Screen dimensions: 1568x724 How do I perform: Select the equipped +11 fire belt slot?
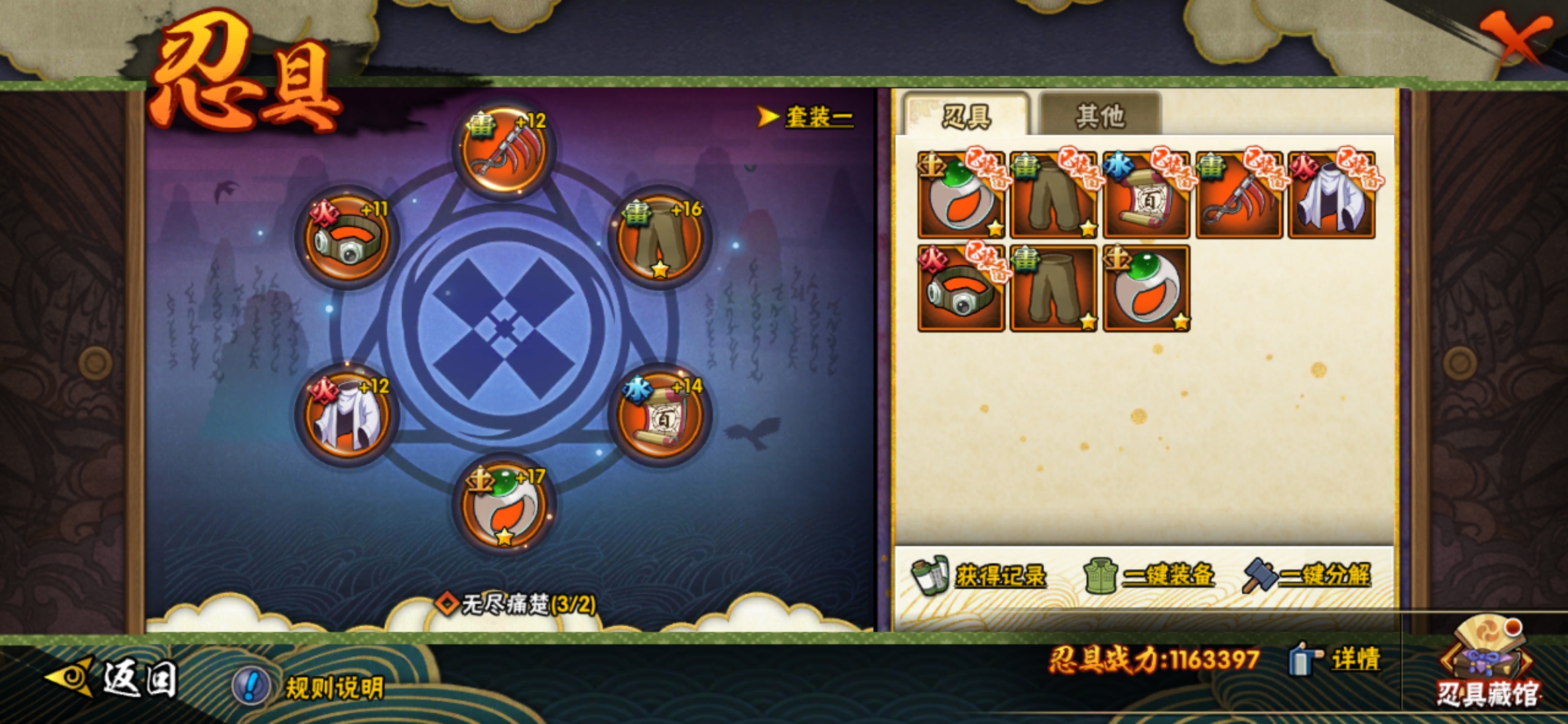[346, 238]
